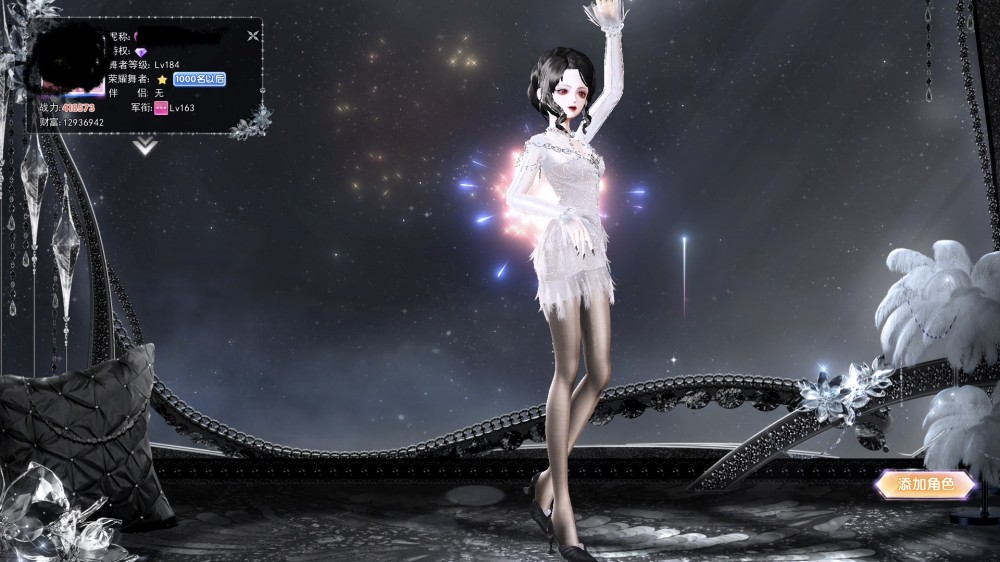
Task: Click the 添加角色 (Add Character) button
Action: 923,485
